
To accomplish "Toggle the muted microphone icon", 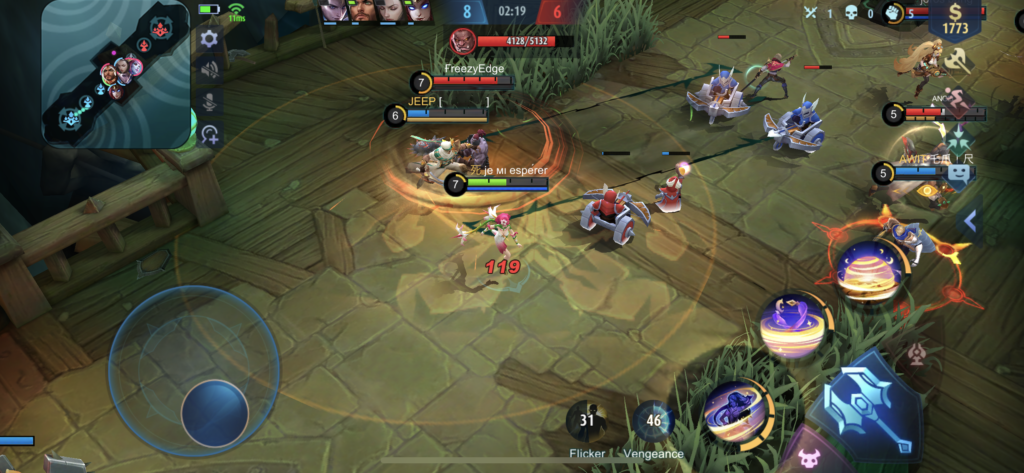I will pyautogui.click(x=210, y=102).
